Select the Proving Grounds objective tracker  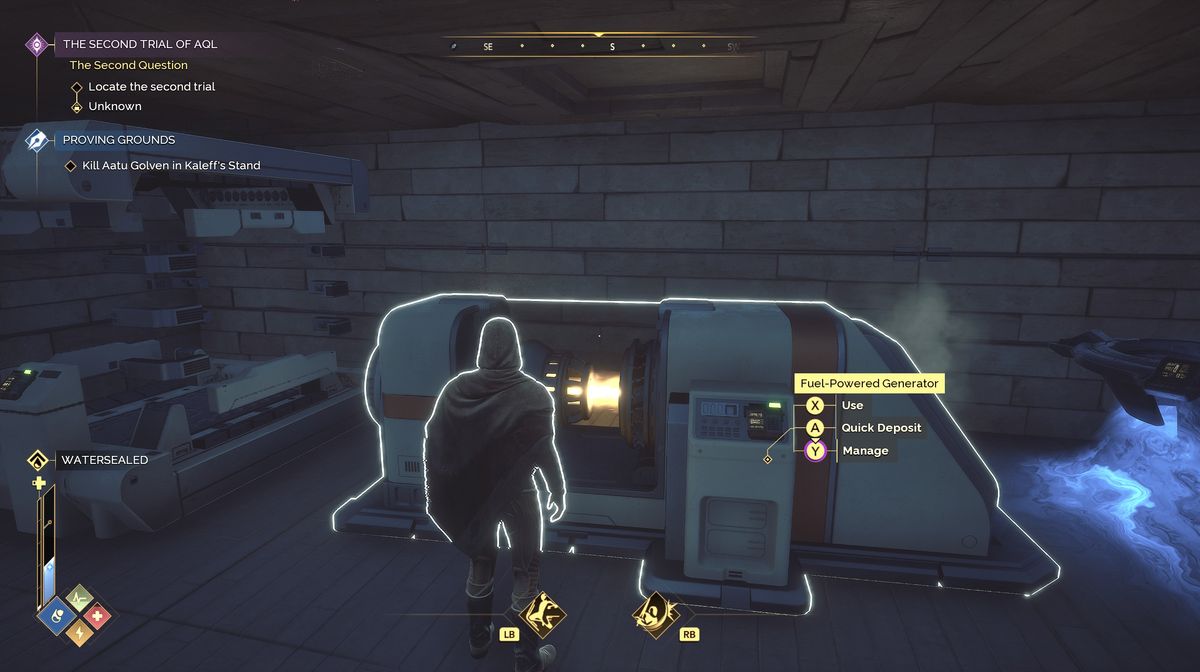coord(118,140)
